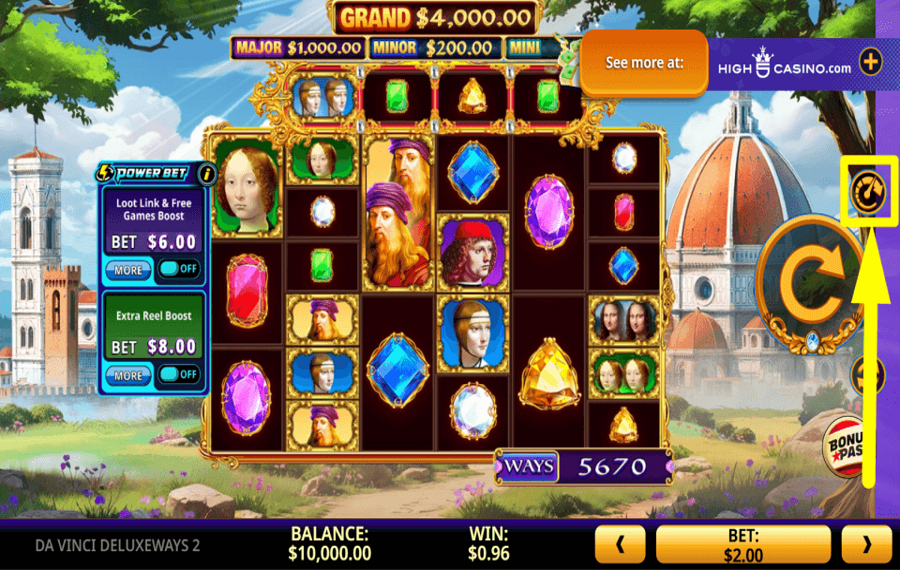Show Power Bet info via the i icon

click(x=207, y=173)
